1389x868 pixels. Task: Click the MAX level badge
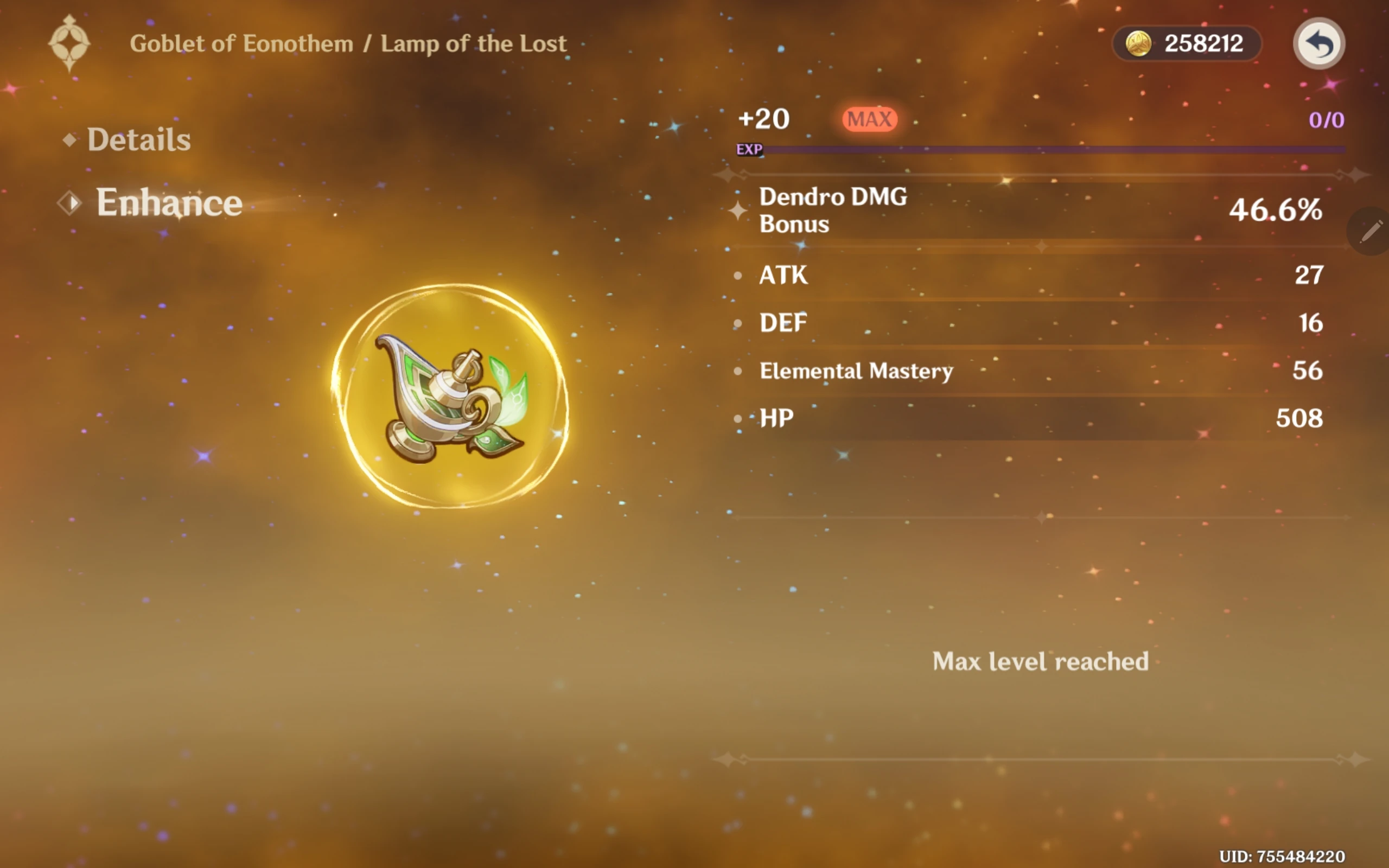(x=870, y=118)
